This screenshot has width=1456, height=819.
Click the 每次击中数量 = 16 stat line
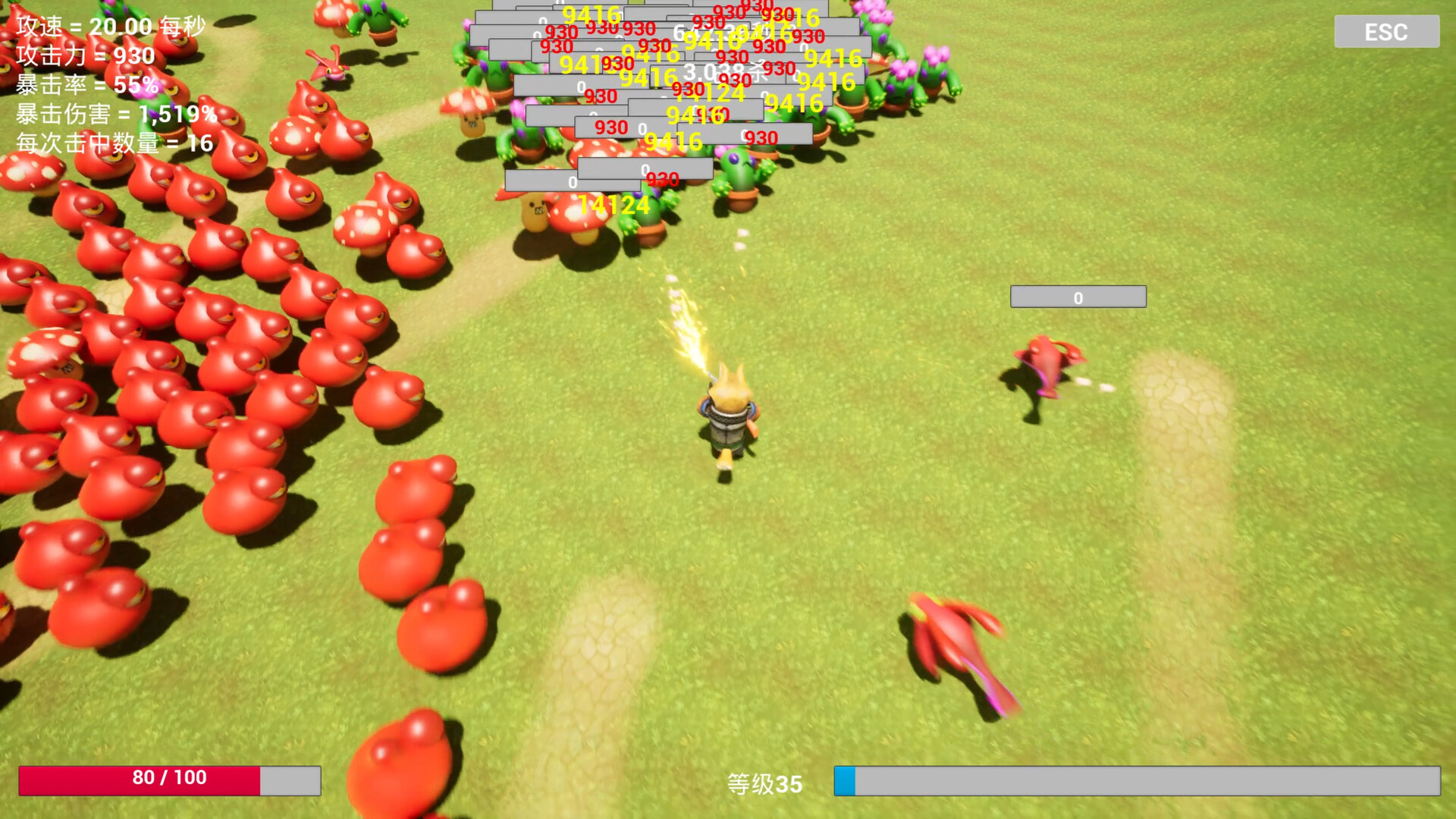[112, 143]
